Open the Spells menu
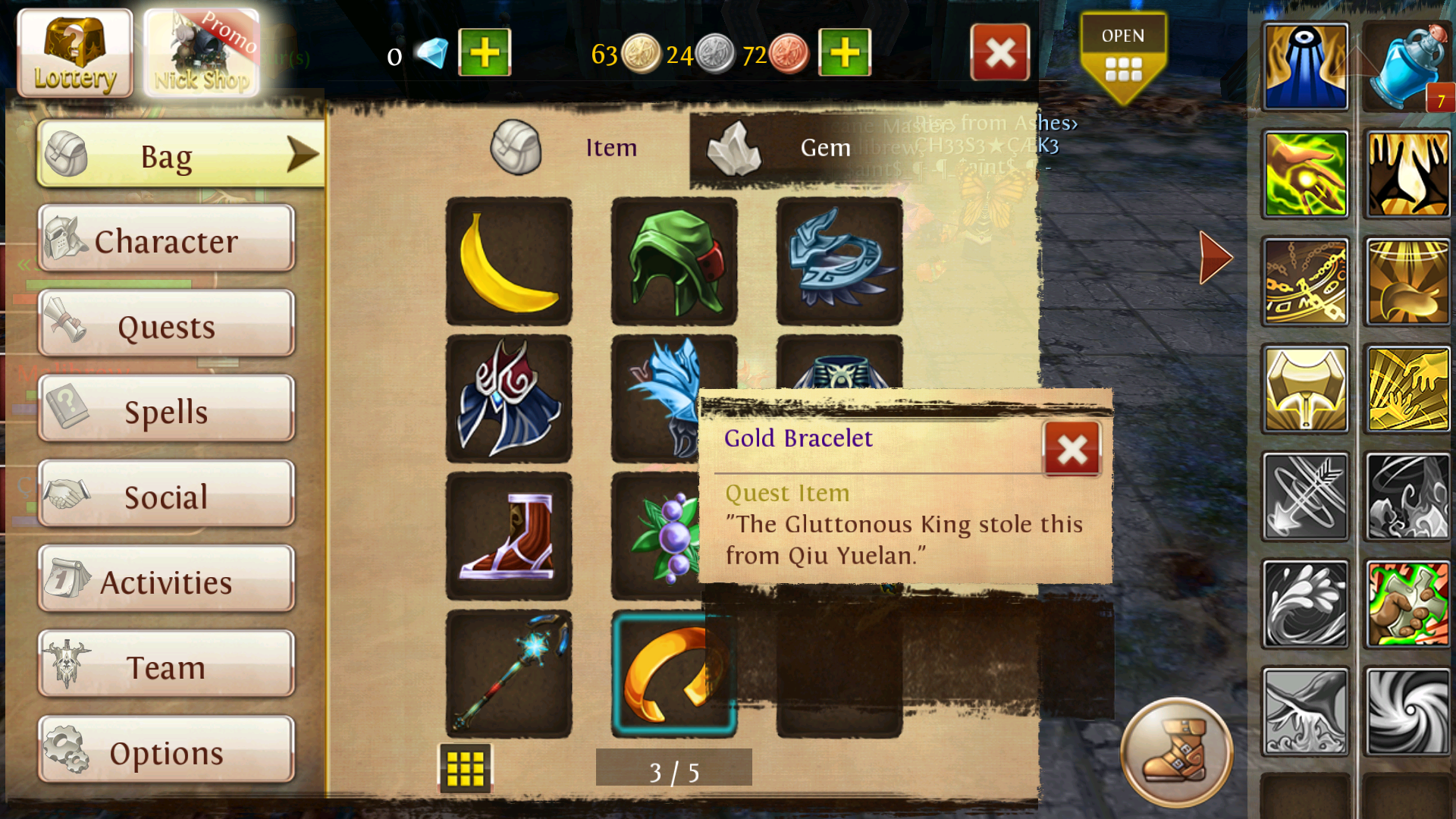The height and width of the screenshot is (819, 1456). pyautogui.click(x=166, y=409)
